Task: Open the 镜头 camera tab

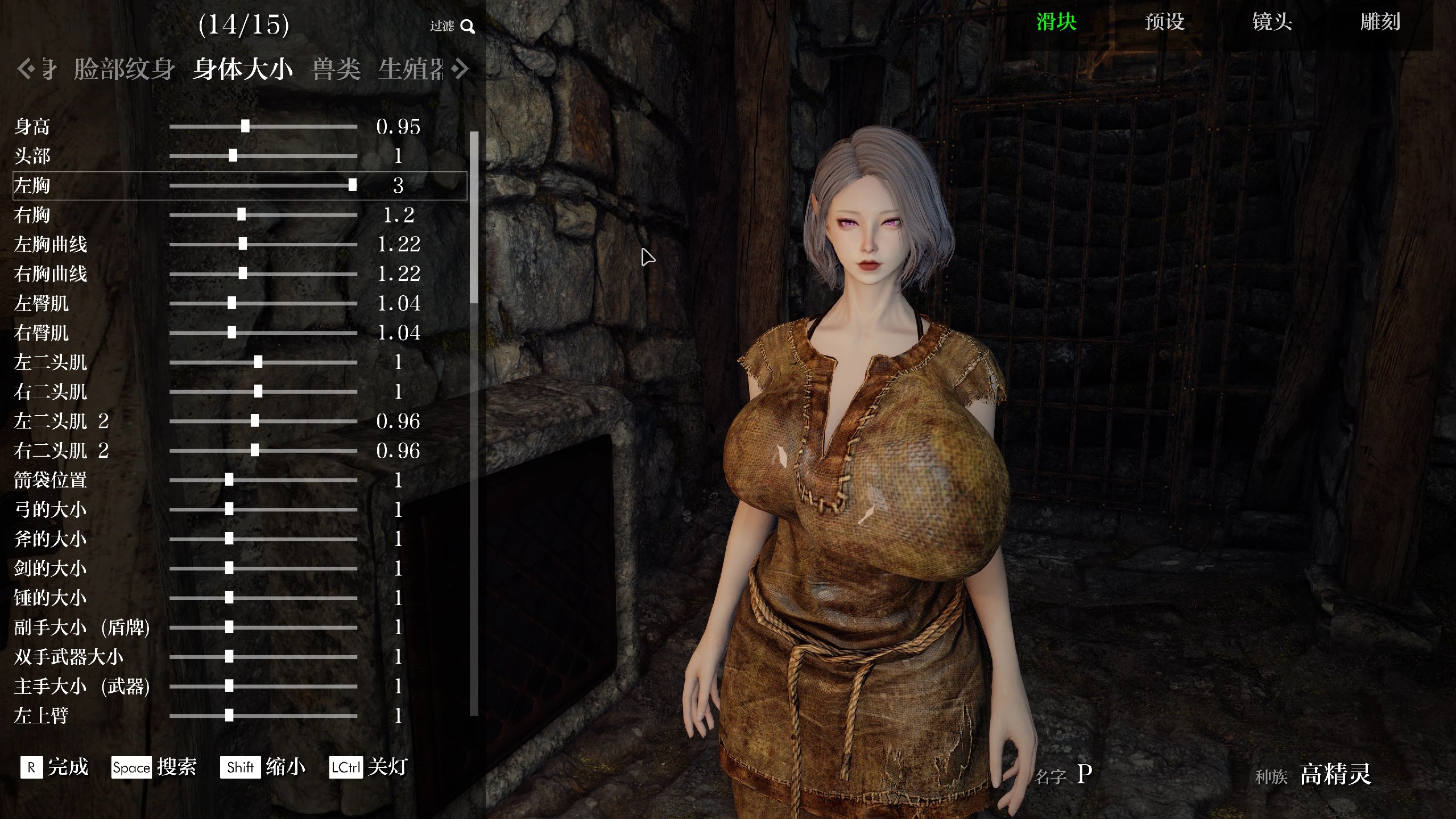Action: click(x=1272, y=22)
